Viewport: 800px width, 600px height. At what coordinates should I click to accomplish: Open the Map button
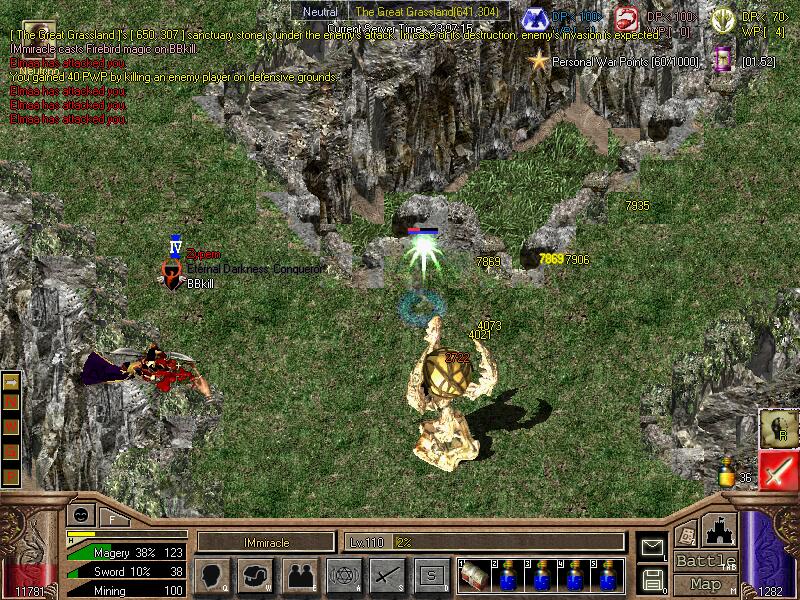pyautogui.click(x=705, y=584)
